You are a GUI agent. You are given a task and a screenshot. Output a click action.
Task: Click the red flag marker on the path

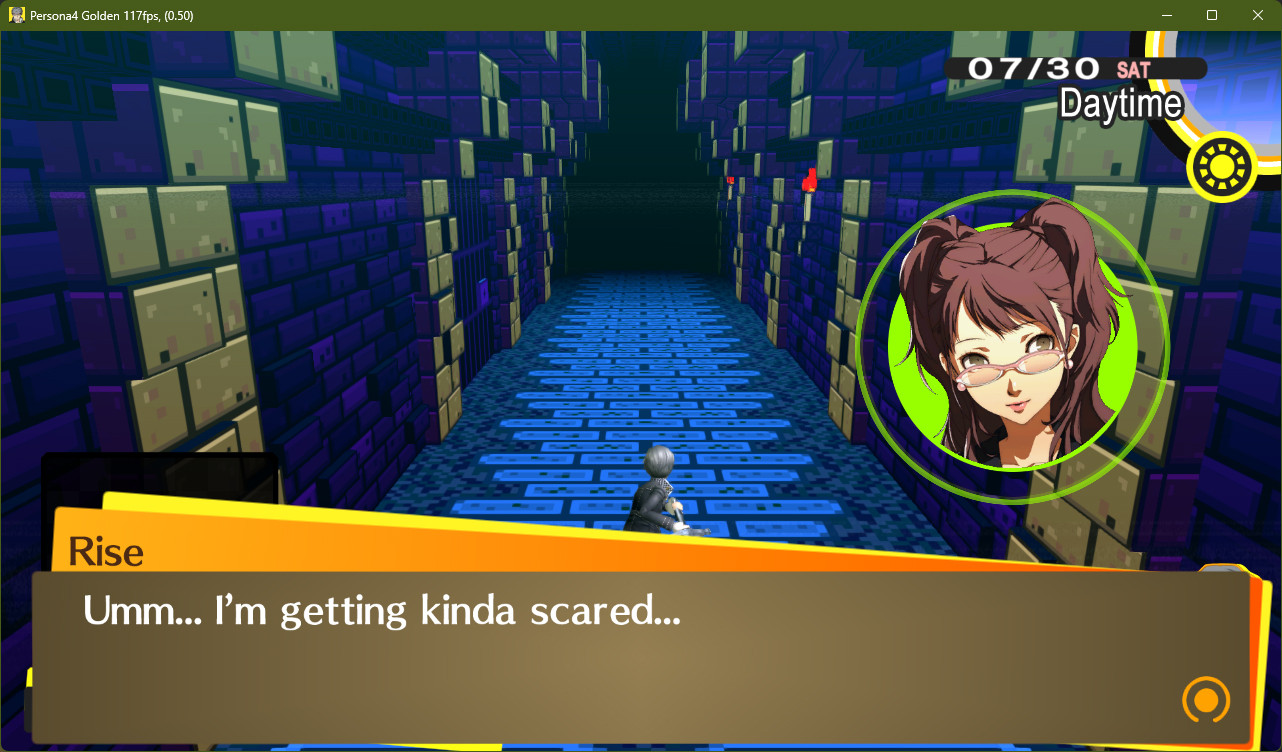click(x=808, y=182)
